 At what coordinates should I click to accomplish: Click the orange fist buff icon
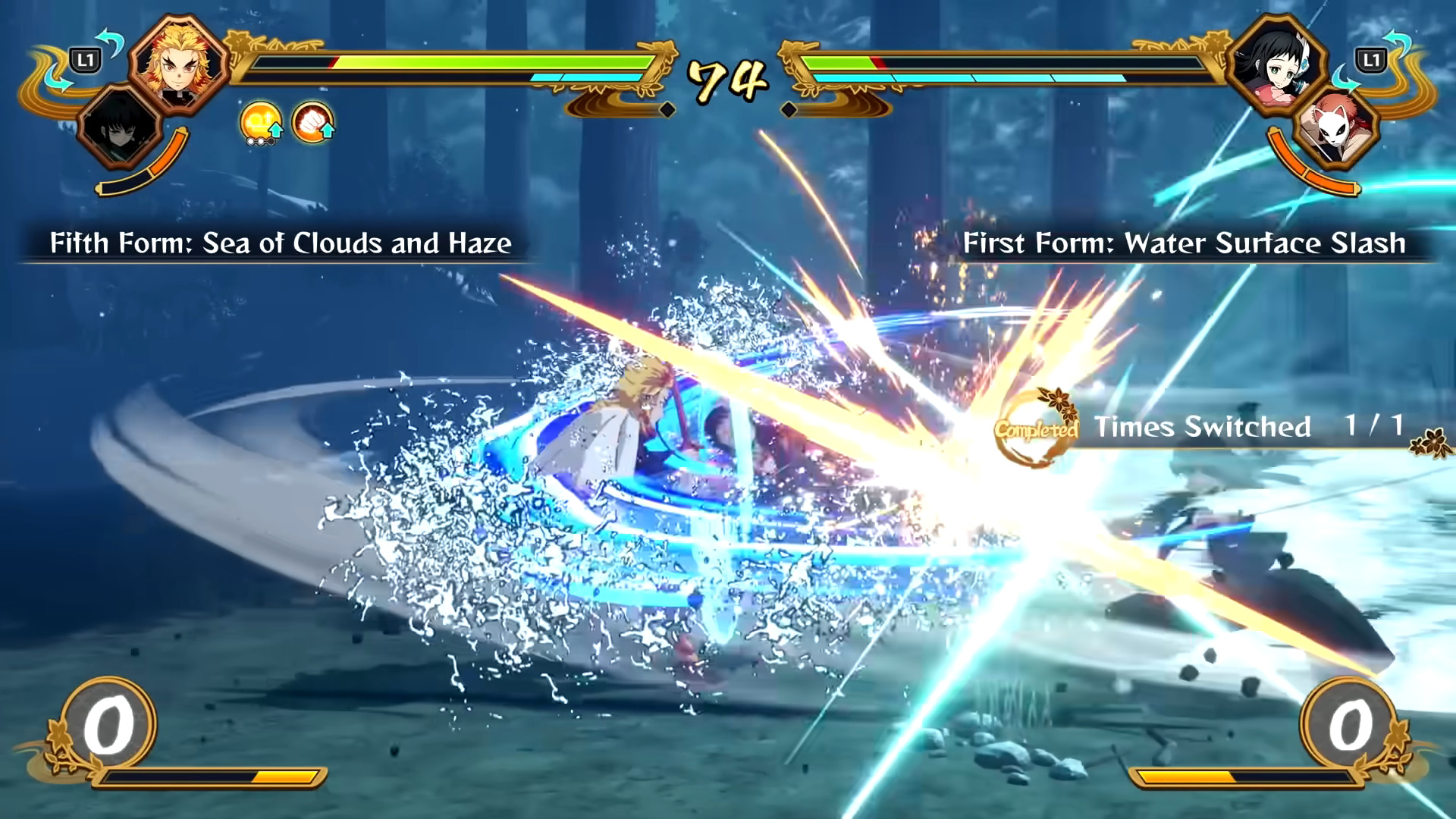click(312, 123)
